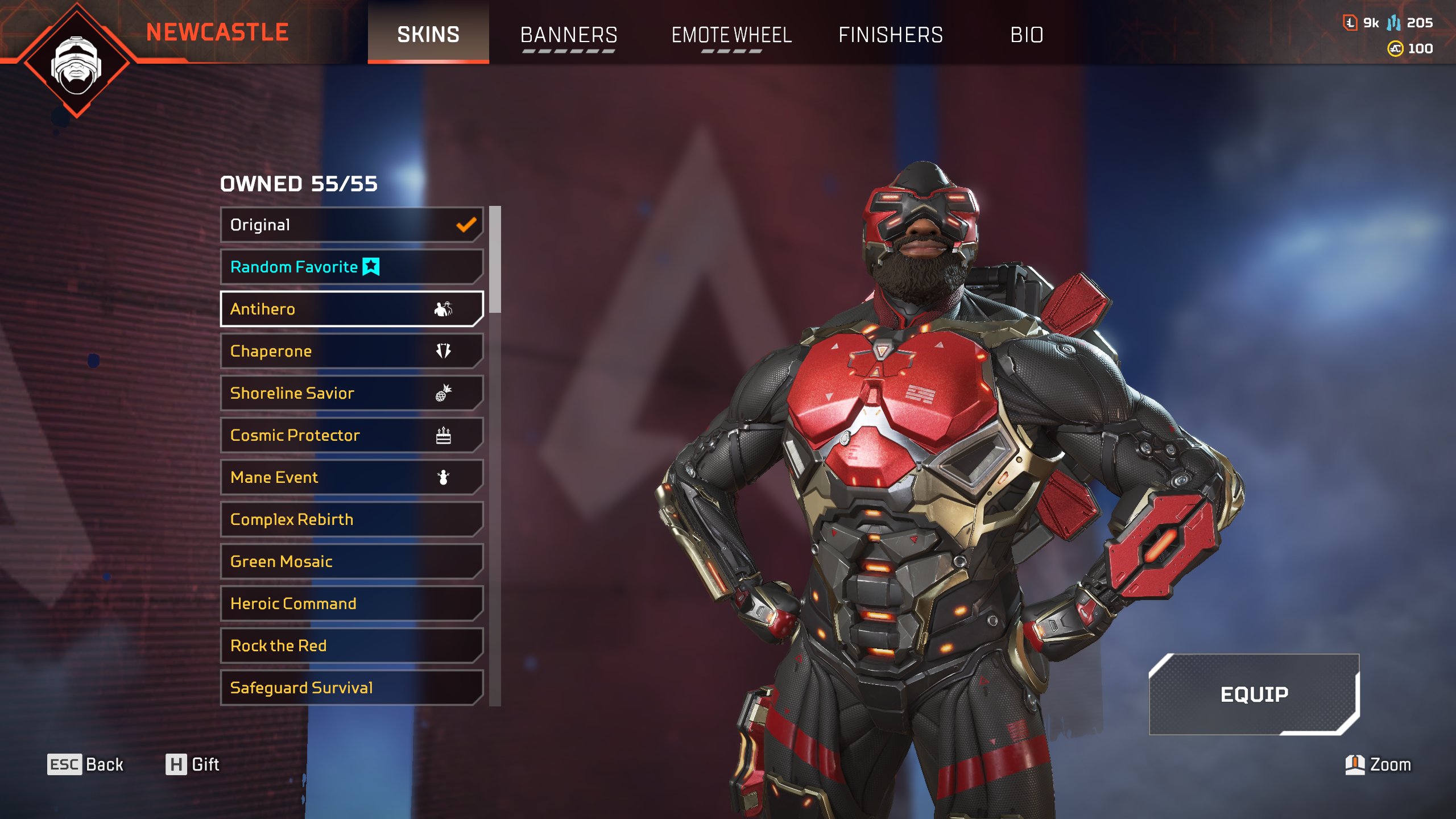Select the Cosmic Protector skin
The width and height of the screenshot is (1456, 819).
351,436
